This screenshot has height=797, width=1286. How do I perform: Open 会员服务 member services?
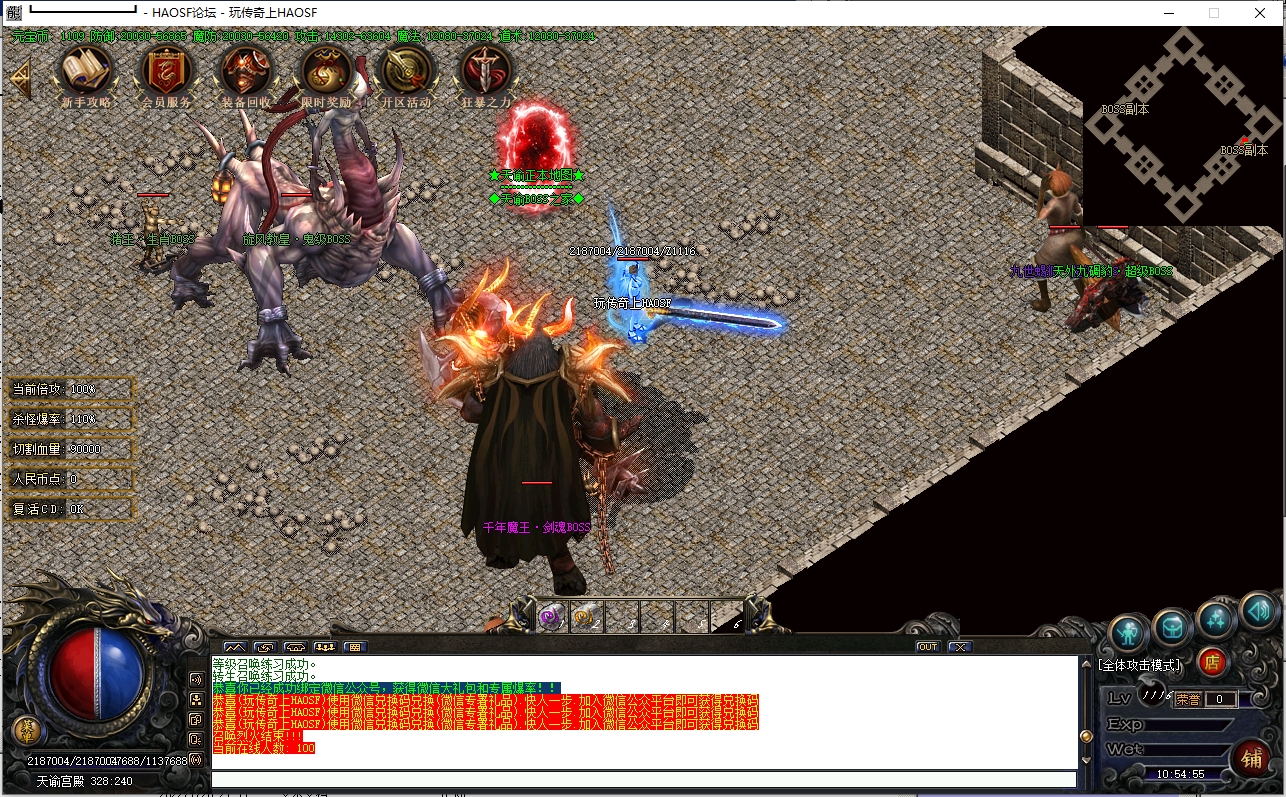click(x=165, y=70)
